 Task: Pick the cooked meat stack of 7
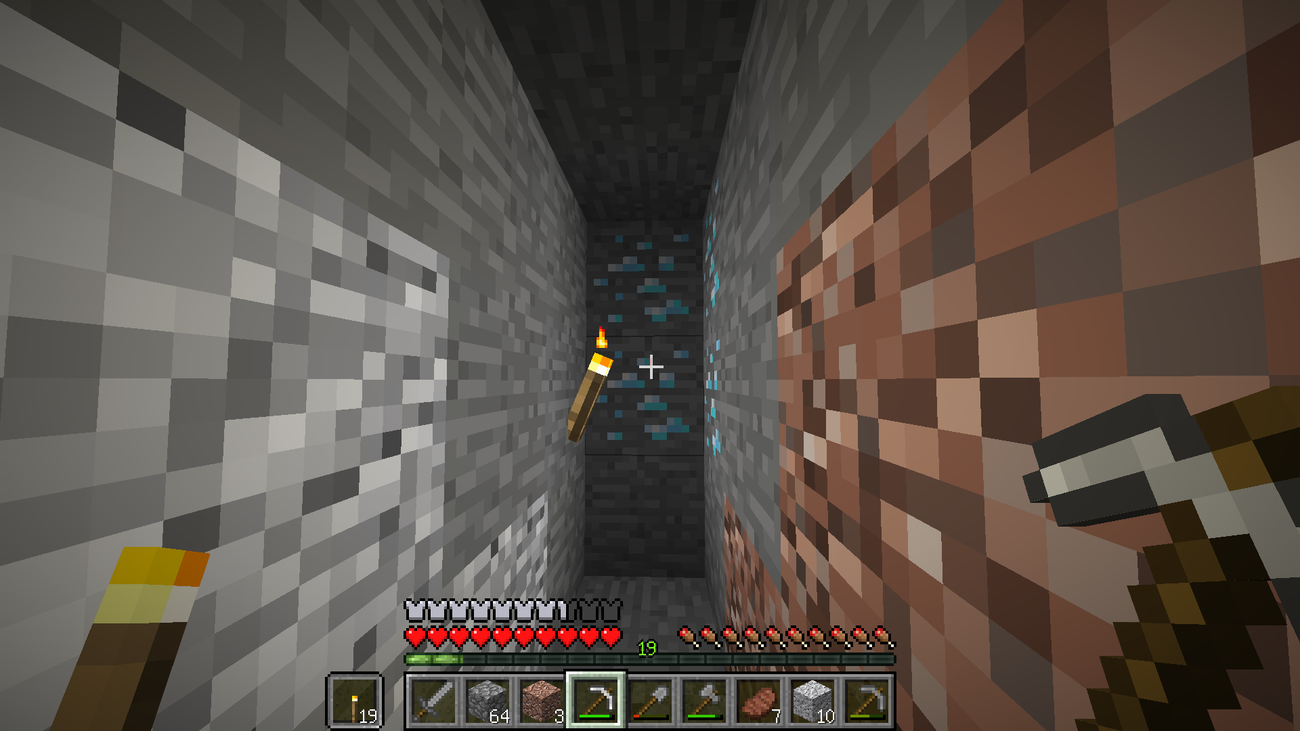pyautogui.click(x=759, y=702)
